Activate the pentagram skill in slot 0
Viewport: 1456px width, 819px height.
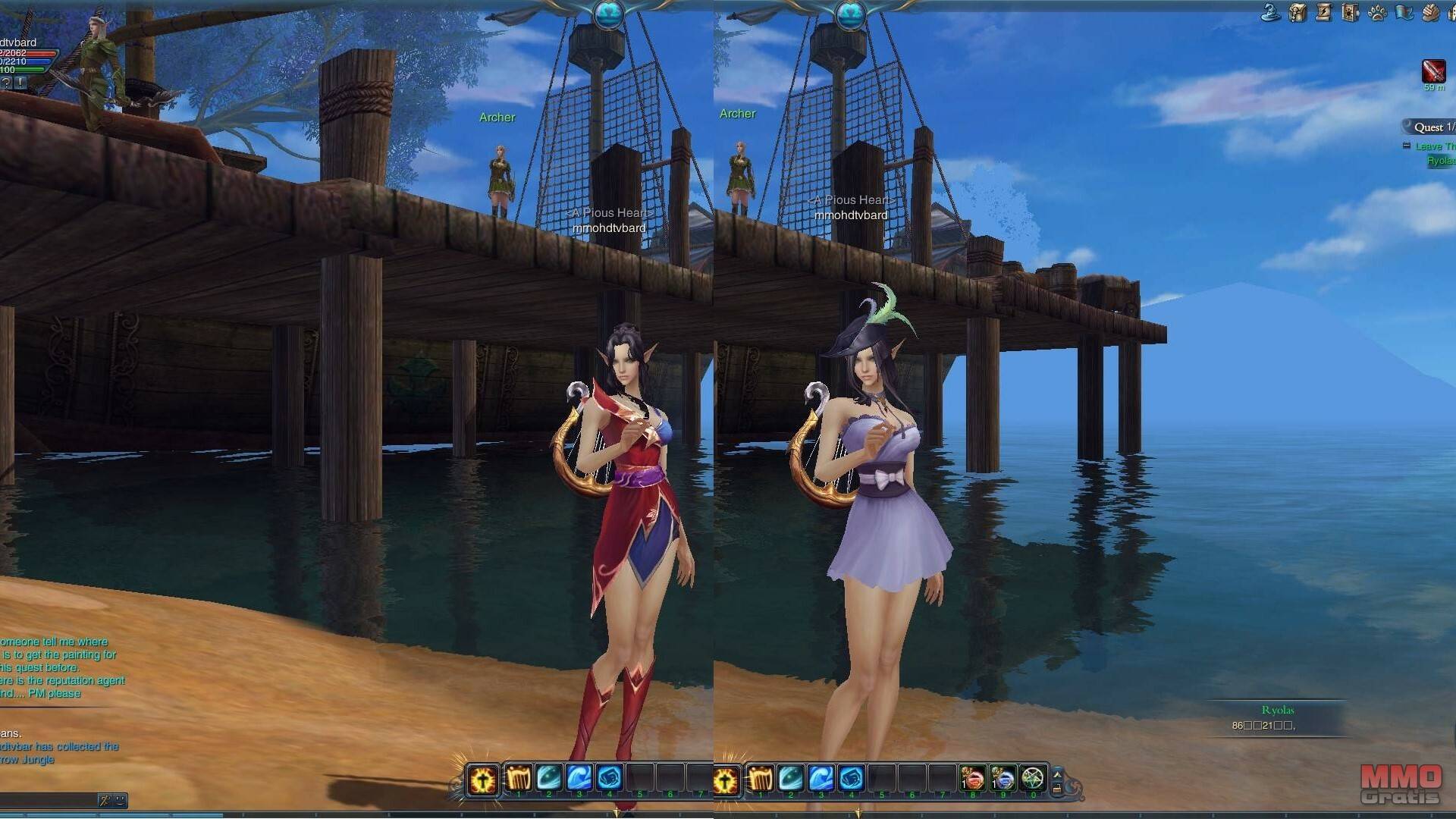(x=1033, y=779)
